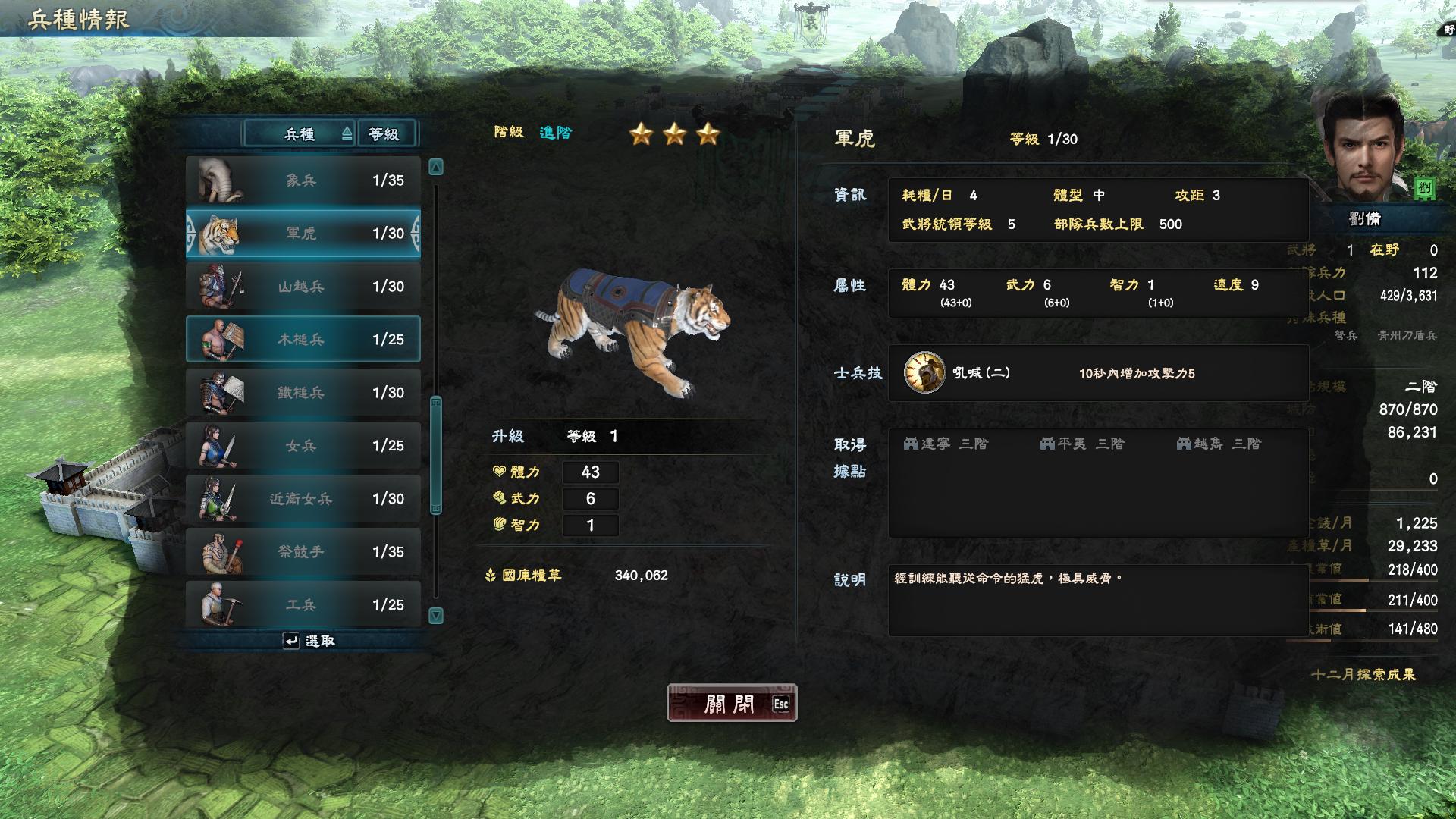Click the 進階 advancement link
Screen dimensions: 1456x819
pos(555,133)
